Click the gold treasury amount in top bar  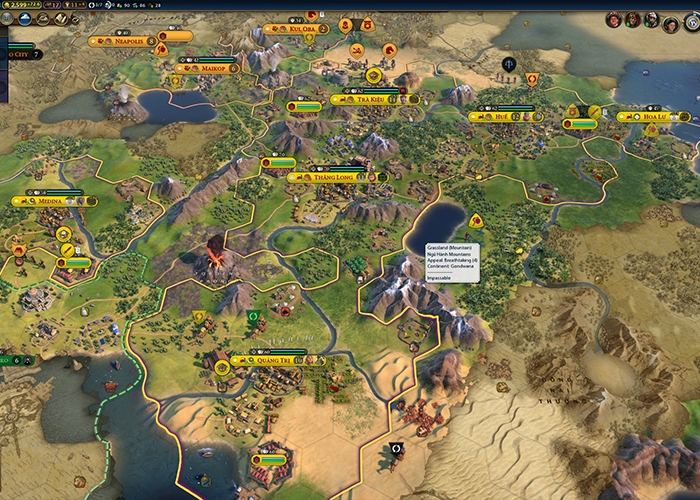click(20, 6)
